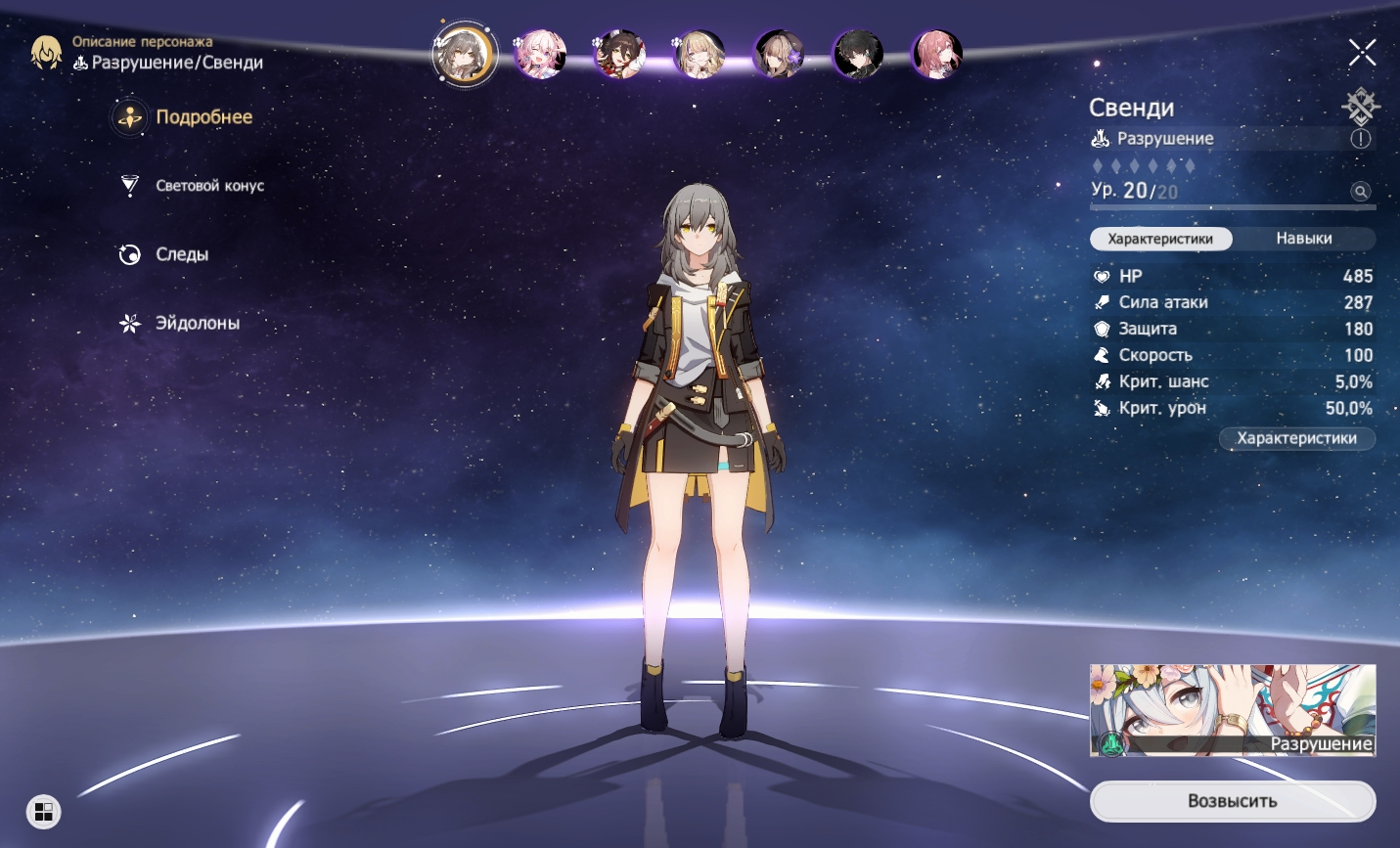This screenshot has height=848, width=1400.
Task: Choose the dark-haired Dan Heng portrait
Action: (858, 54)
